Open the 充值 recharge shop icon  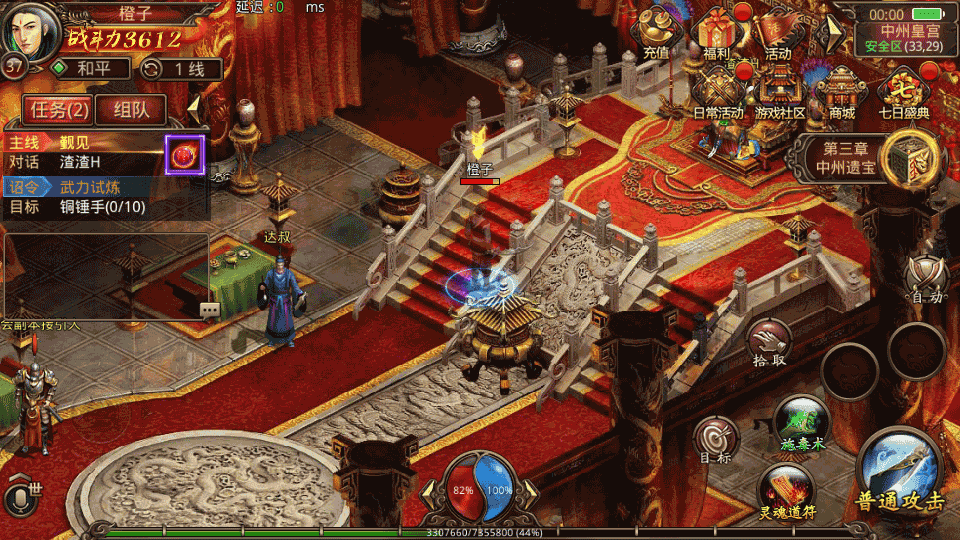(656, 32)
